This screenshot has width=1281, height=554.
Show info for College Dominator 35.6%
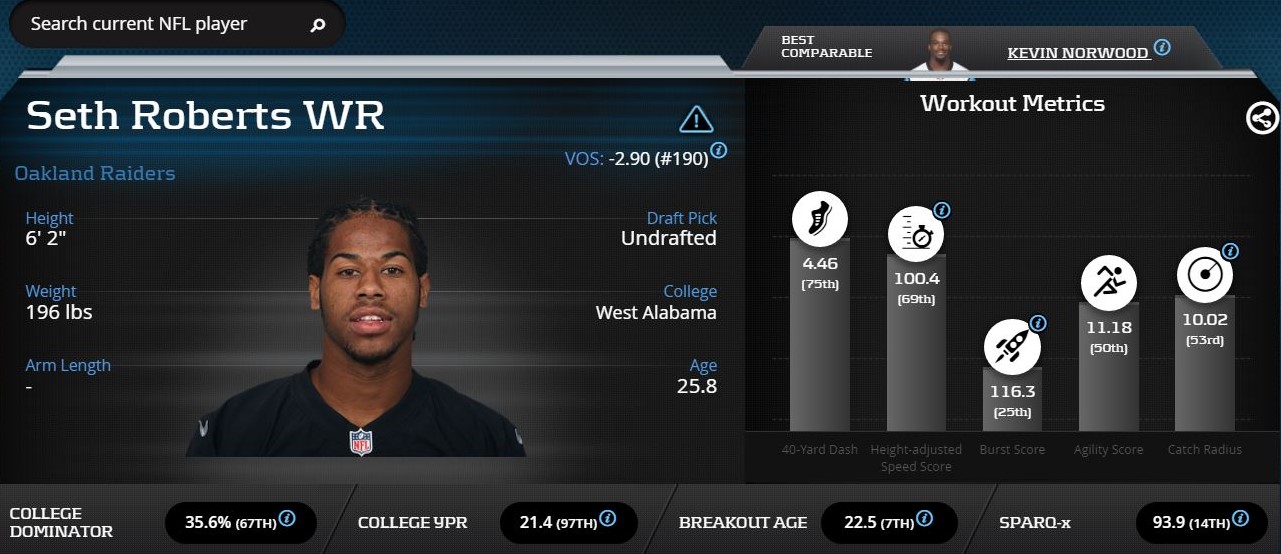(287, 518)
